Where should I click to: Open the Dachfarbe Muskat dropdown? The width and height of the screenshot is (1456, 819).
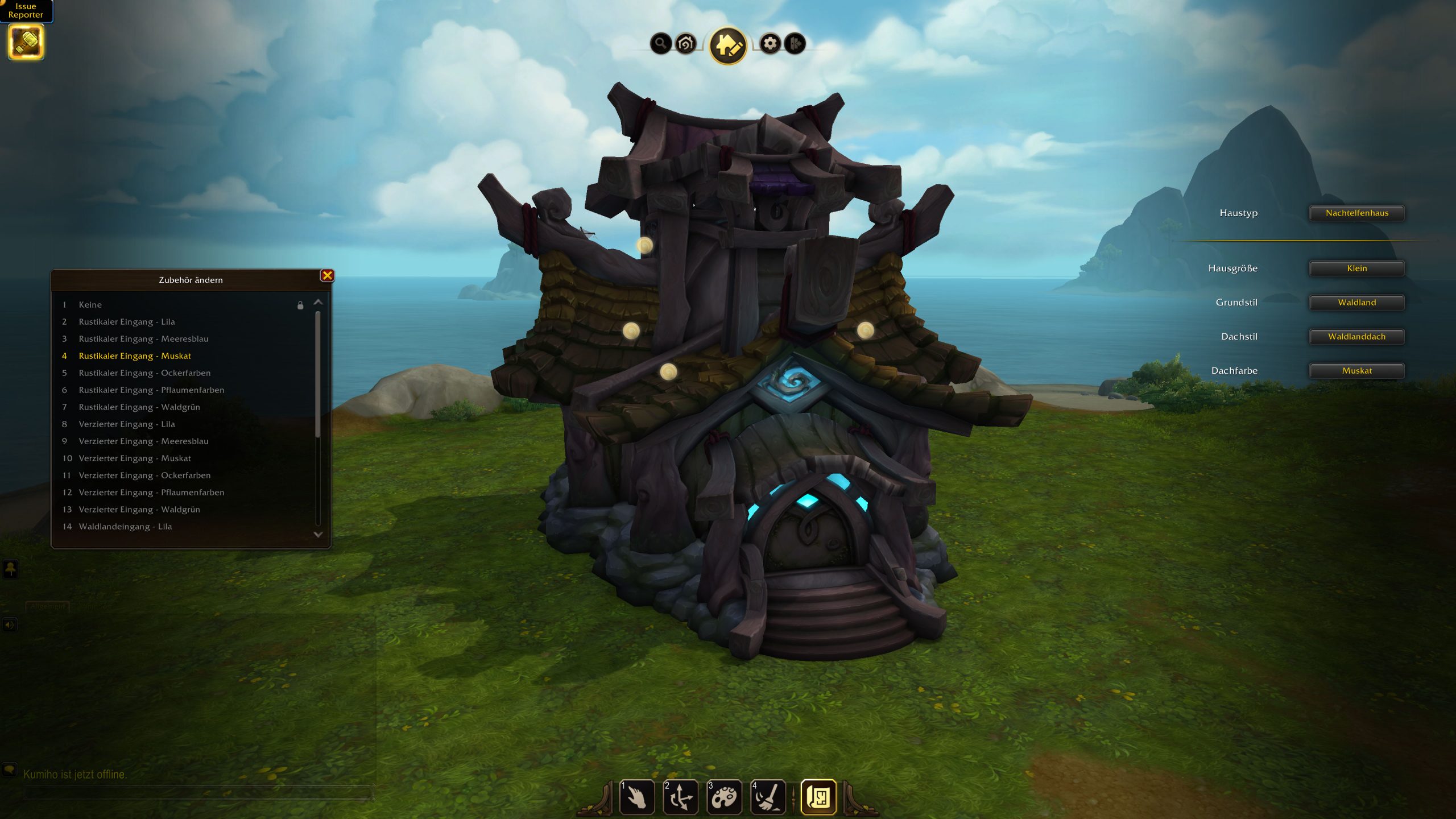[1356, 371]
